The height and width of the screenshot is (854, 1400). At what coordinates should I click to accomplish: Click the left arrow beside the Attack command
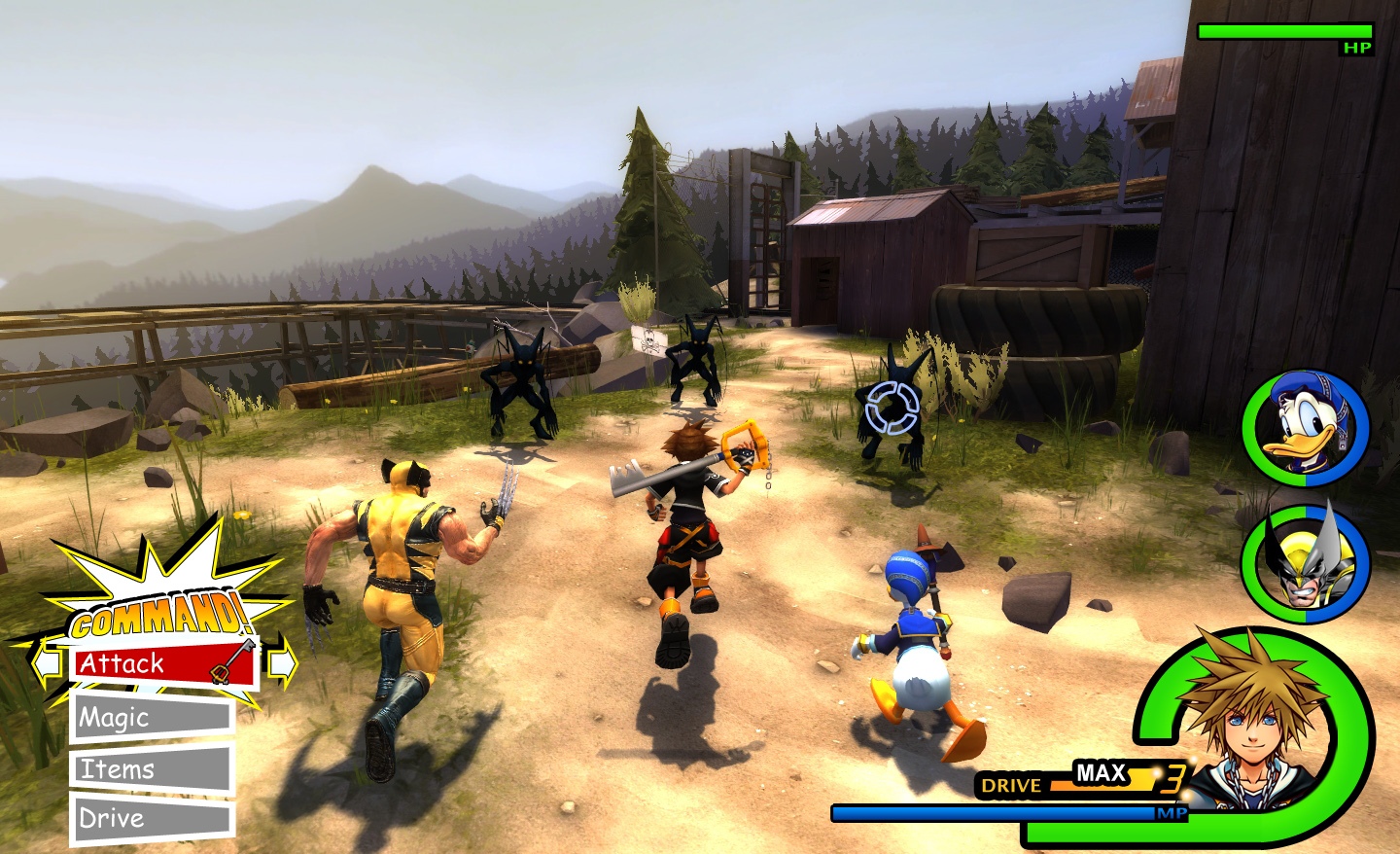tap(44, 662)
